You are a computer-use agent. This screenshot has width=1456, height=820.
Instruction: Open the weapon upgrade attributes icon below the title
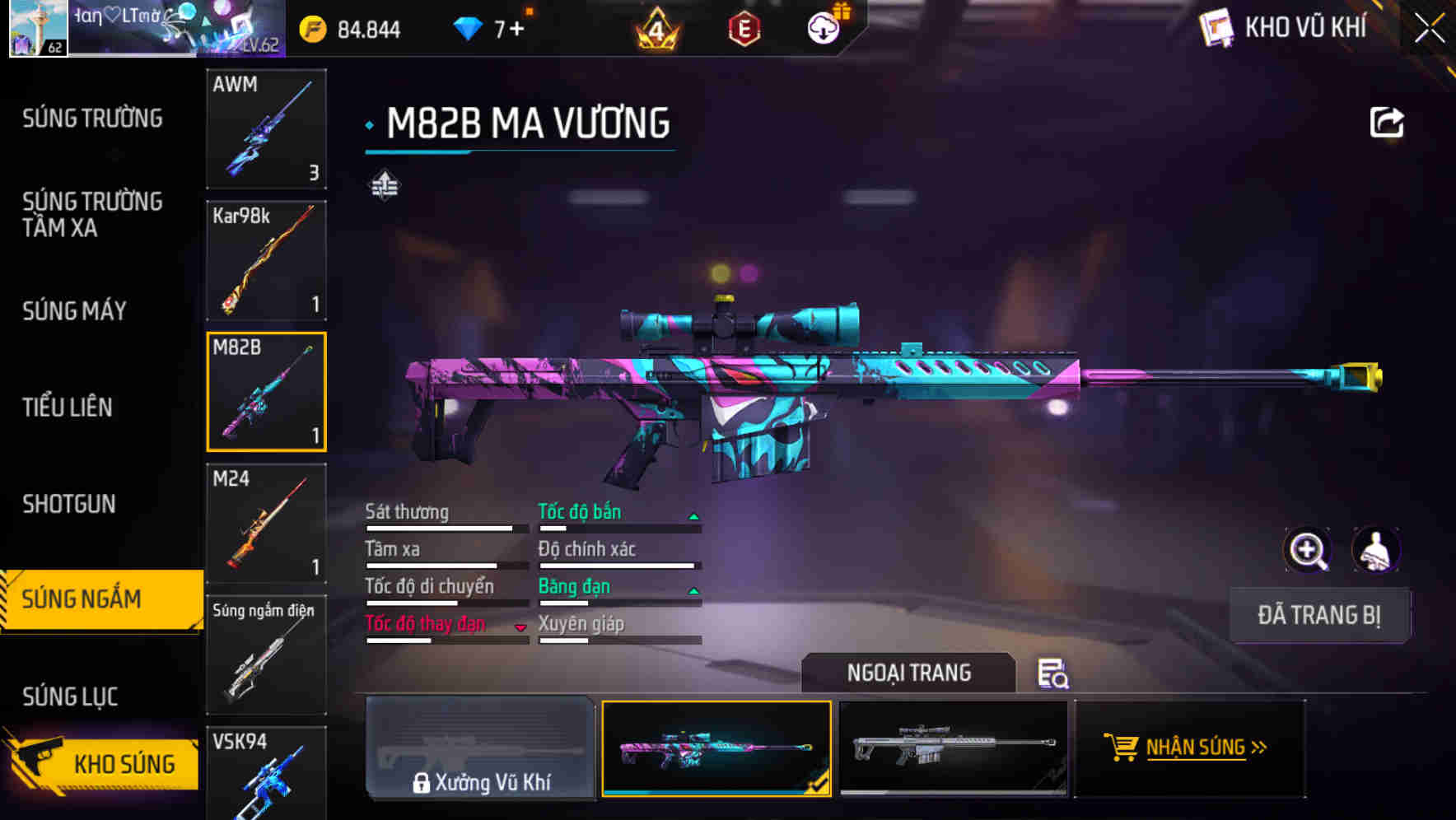coord(384,184)
